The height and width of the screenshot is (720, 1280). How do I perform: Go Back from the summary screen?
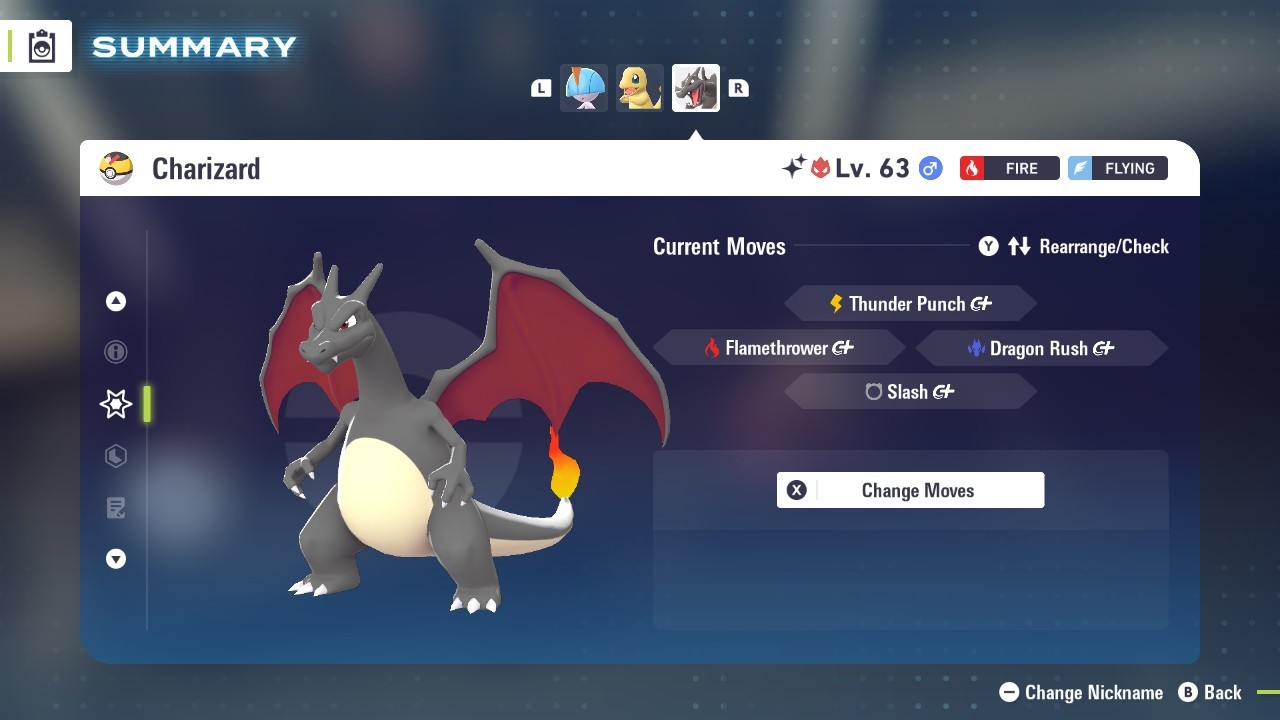[1210, 692]
